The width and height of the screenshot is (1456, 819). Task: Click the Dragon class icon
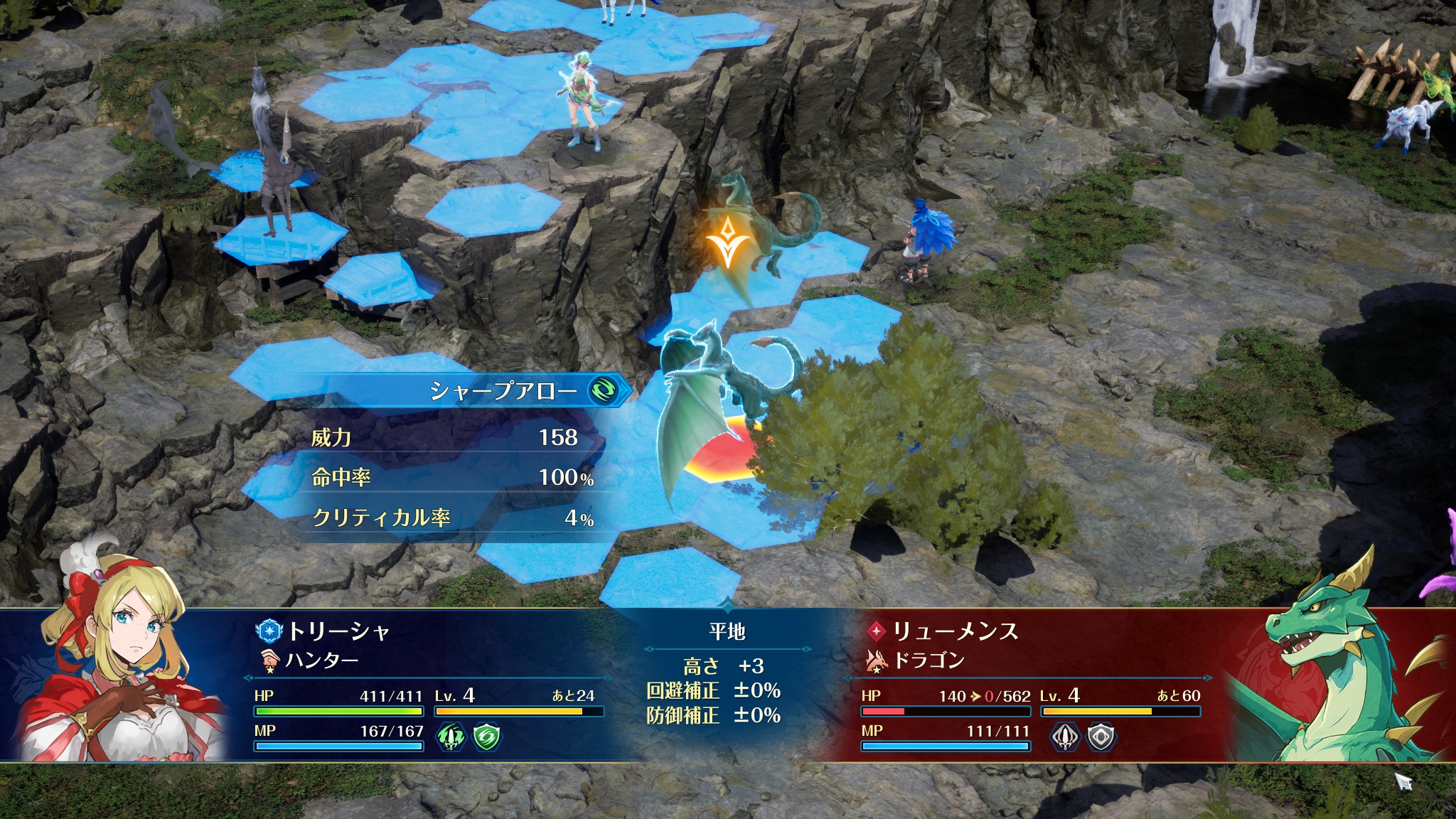tap(877, 661)
